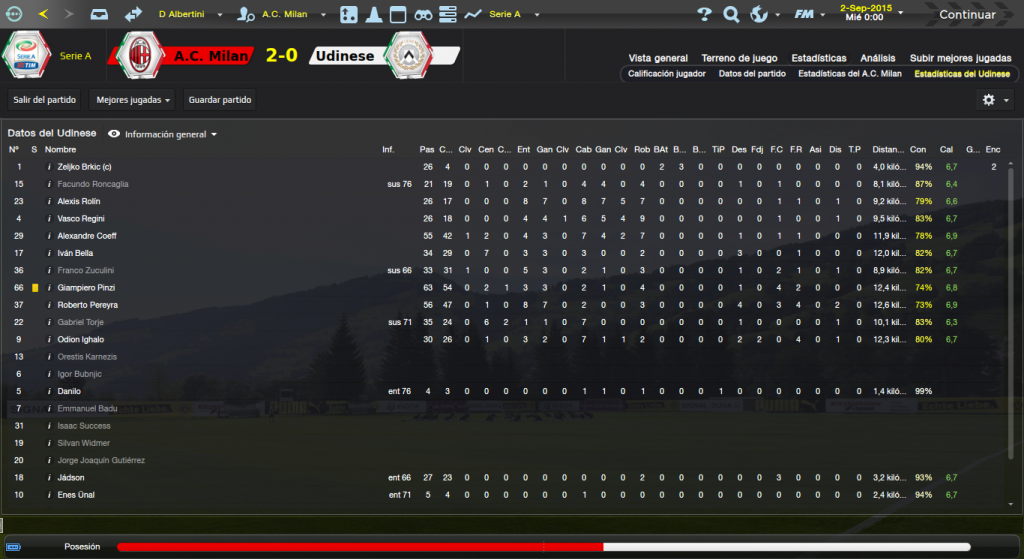Open the gear settings dropdown
The width and height of the screenshot is (1024, 559).
click(995, 100)
